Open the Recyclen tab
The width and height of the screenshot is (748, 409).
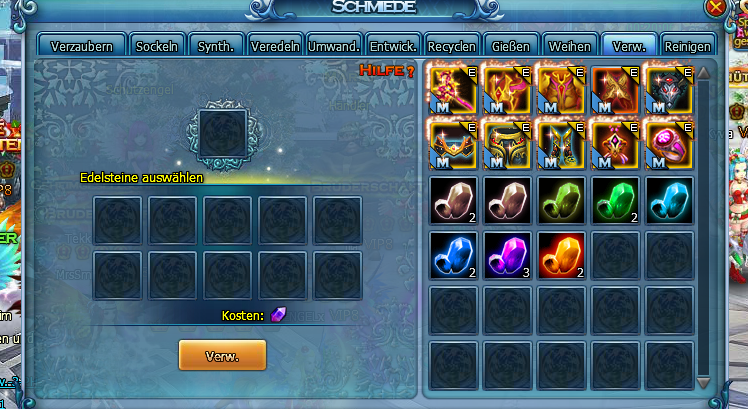click(451, 46)
